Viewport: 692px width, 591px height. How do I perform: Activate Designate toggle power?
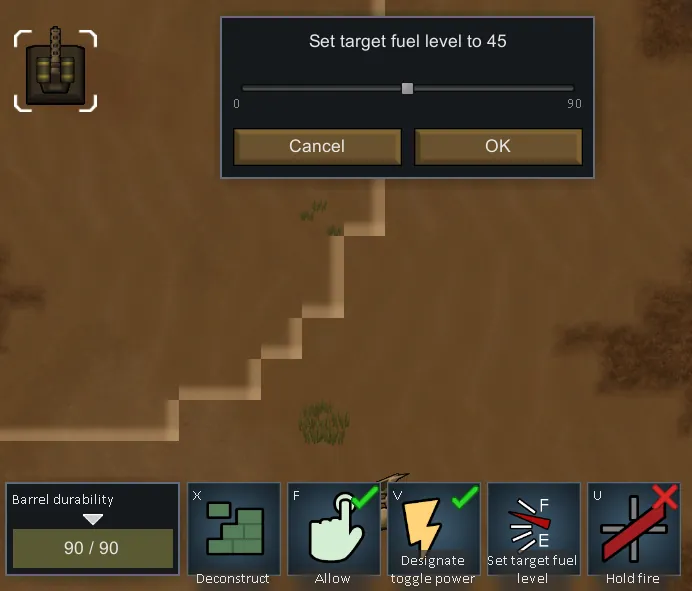point(433,530)
